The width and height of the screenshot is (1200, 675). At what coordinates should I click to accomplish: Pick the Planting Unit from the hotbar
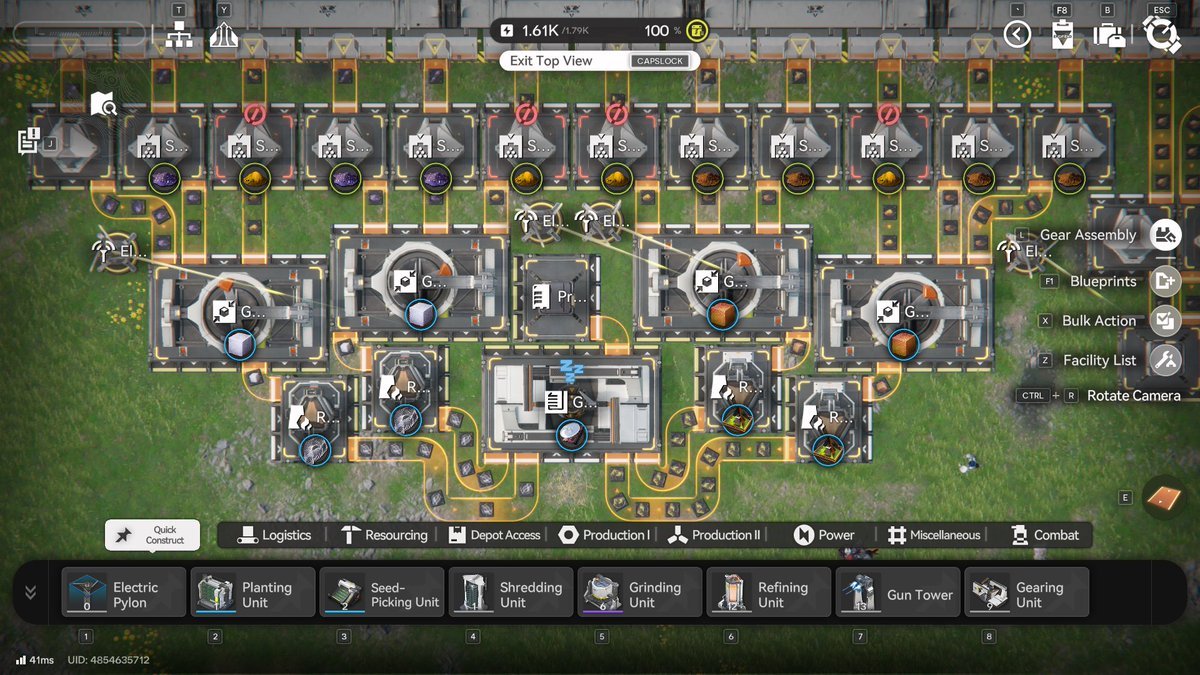(253, 594)
